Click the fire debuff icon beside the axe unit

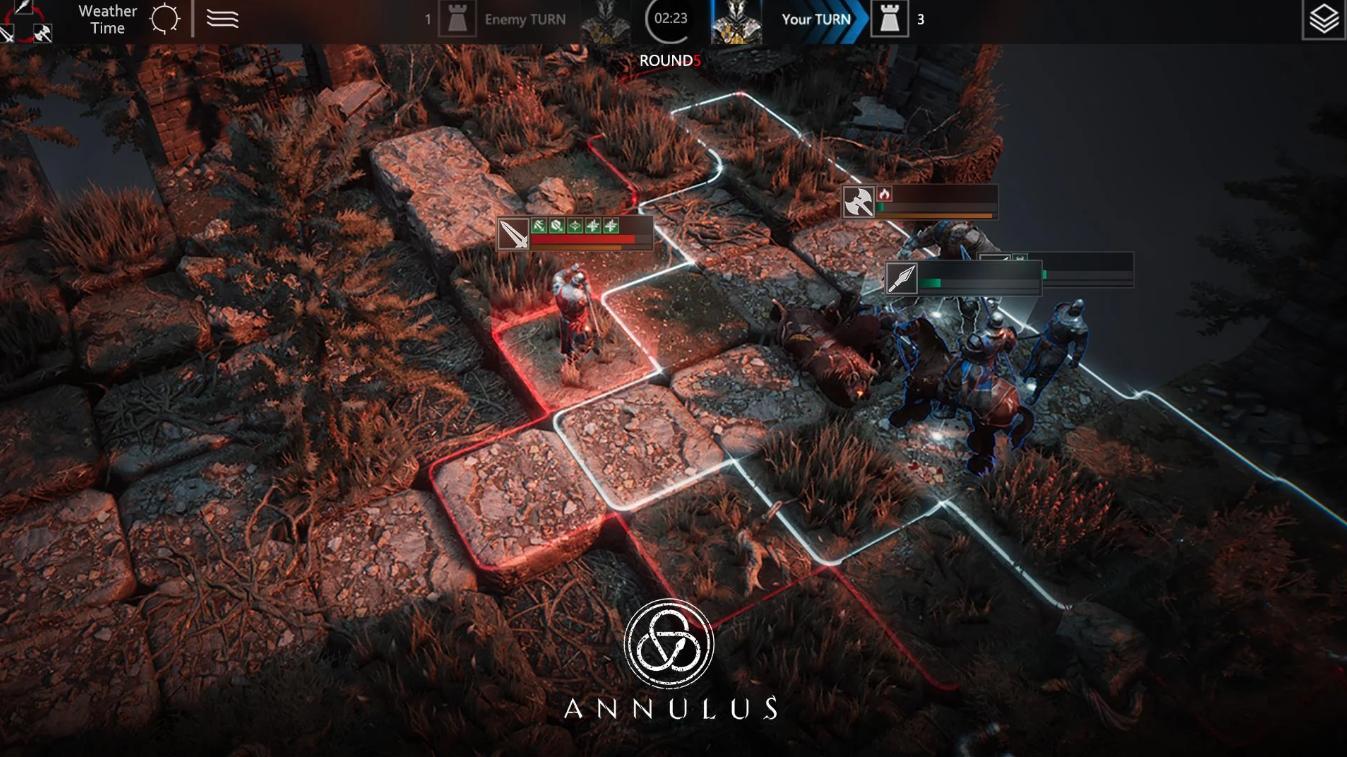(885, 194)
